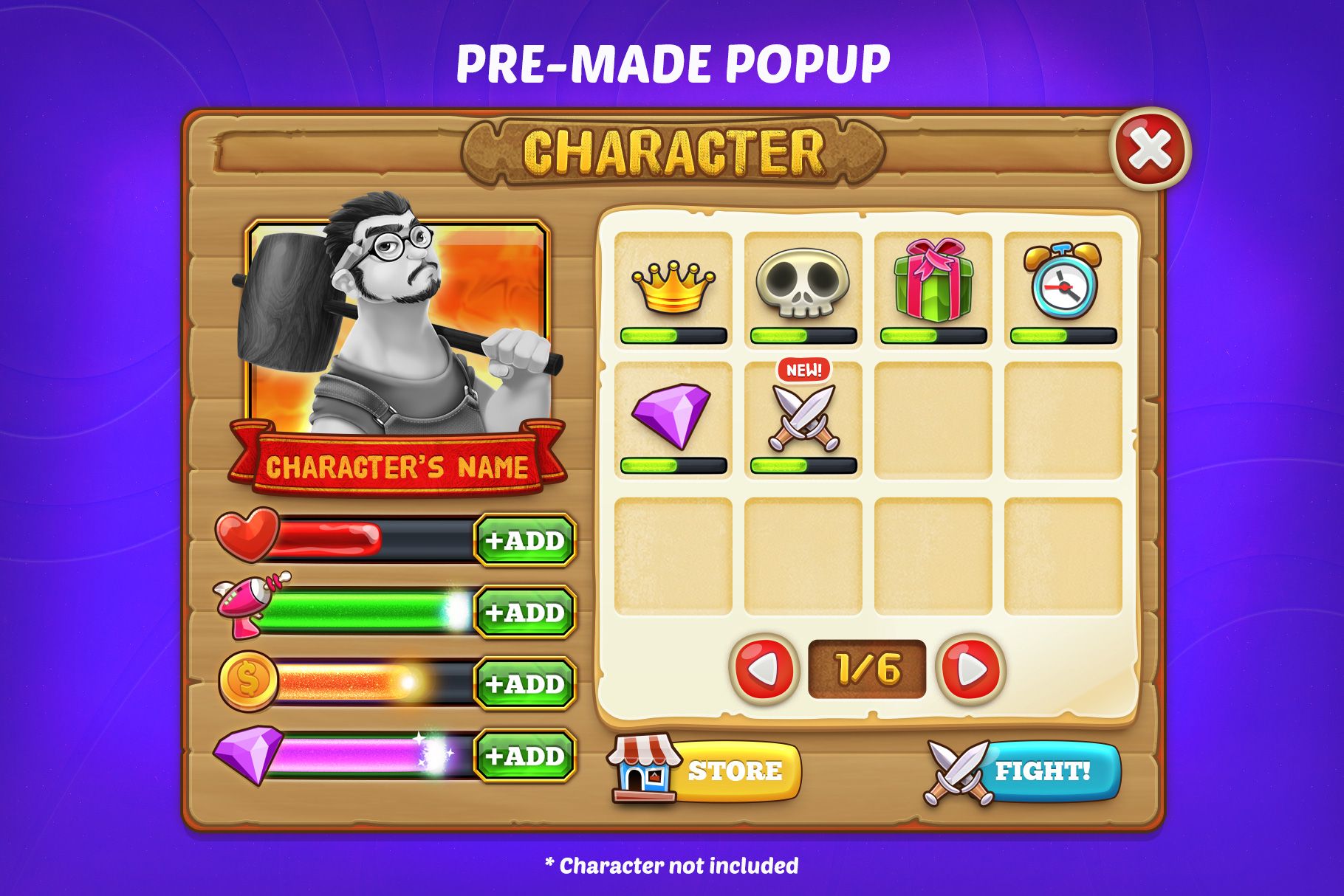
Task: Select the purple gem item
Action: (x=671, y=417)
